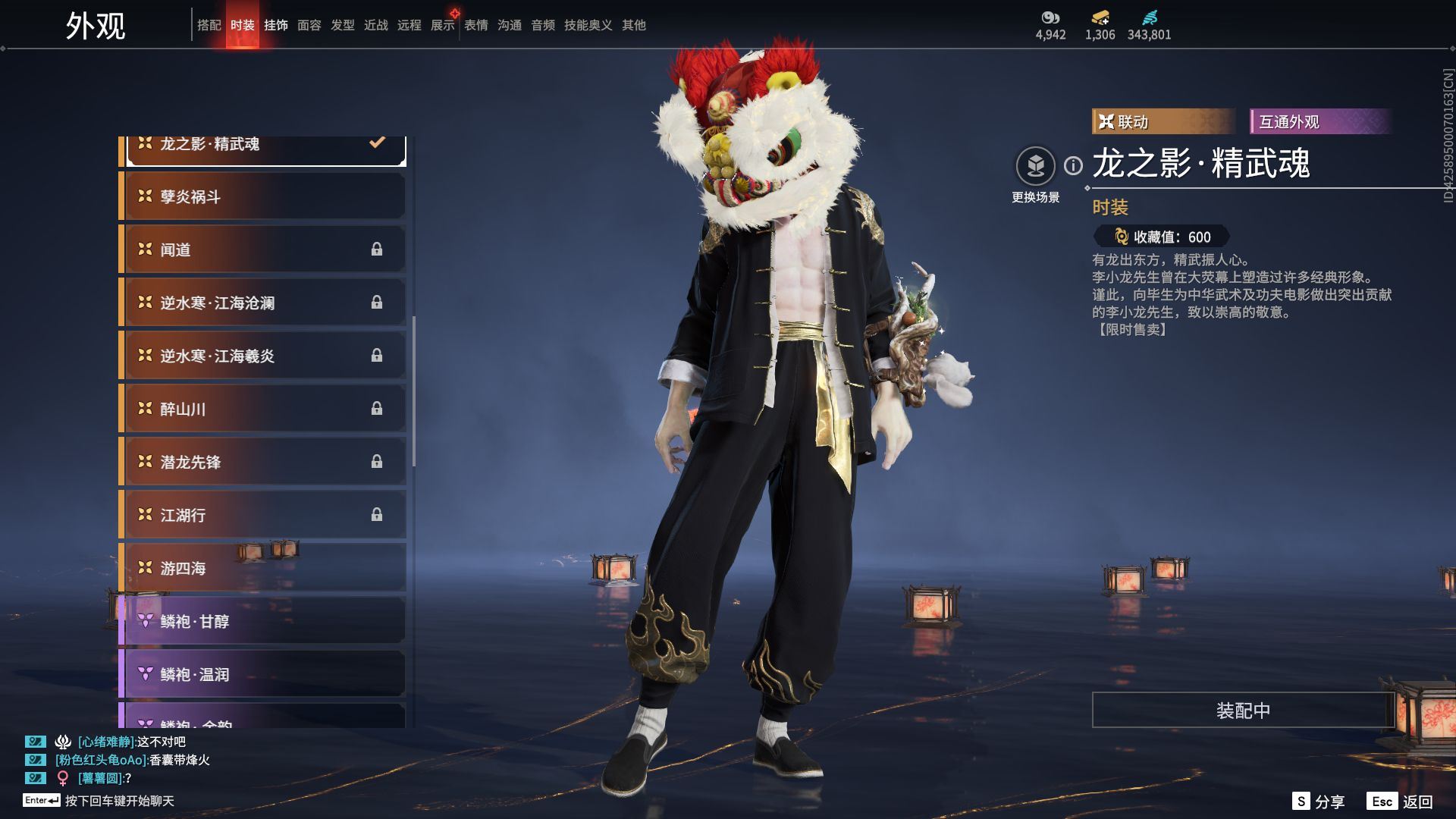Screen dimensions: 1456x819
Task: Select the 孽炎祸斗 outfit
Action: click(264, 196)
